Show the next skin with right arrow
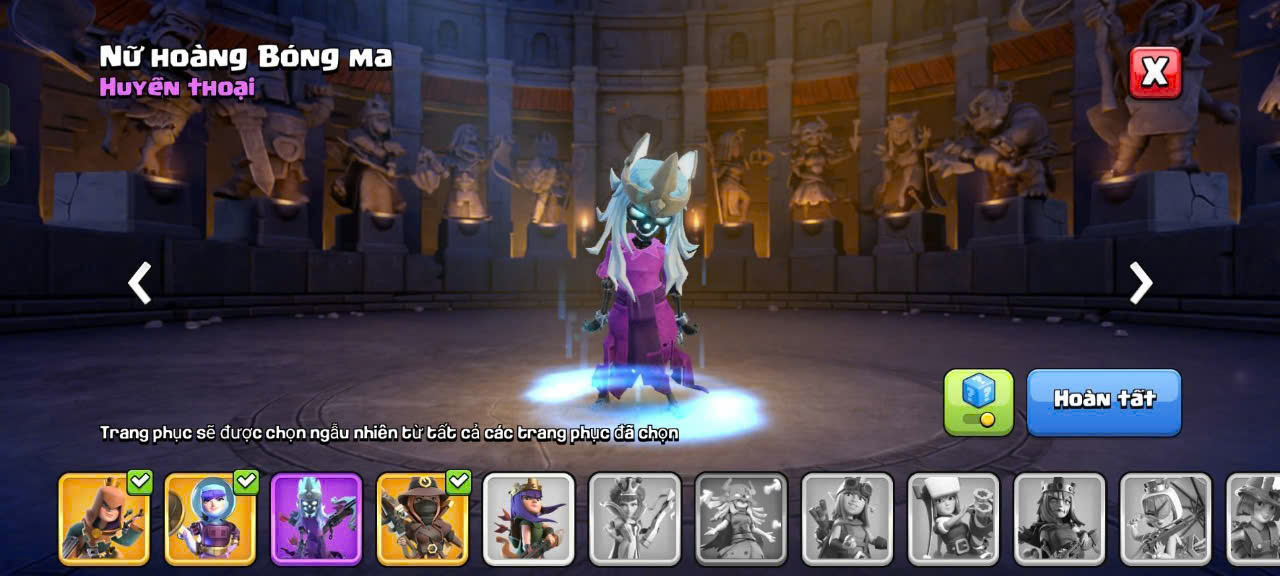1280x576 pixels. point(1140,283)
